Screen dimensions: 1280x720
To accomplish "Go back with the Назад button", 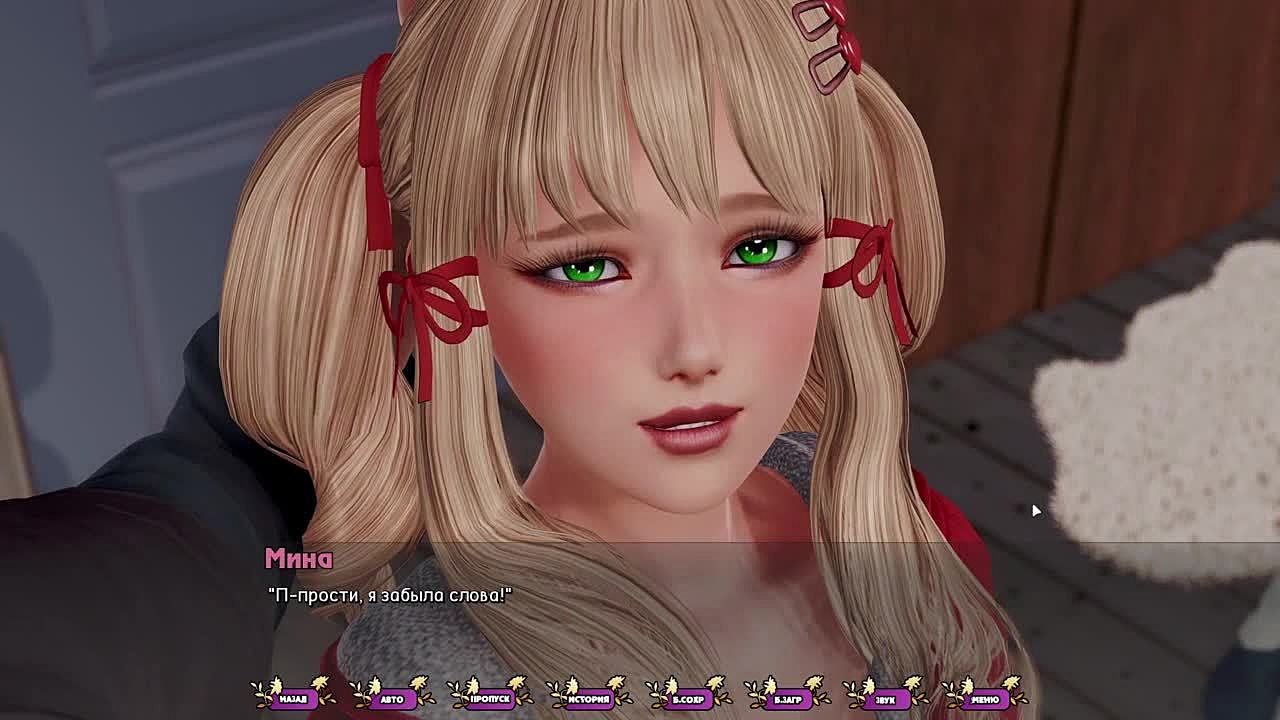I will click(x=293, y=698).
